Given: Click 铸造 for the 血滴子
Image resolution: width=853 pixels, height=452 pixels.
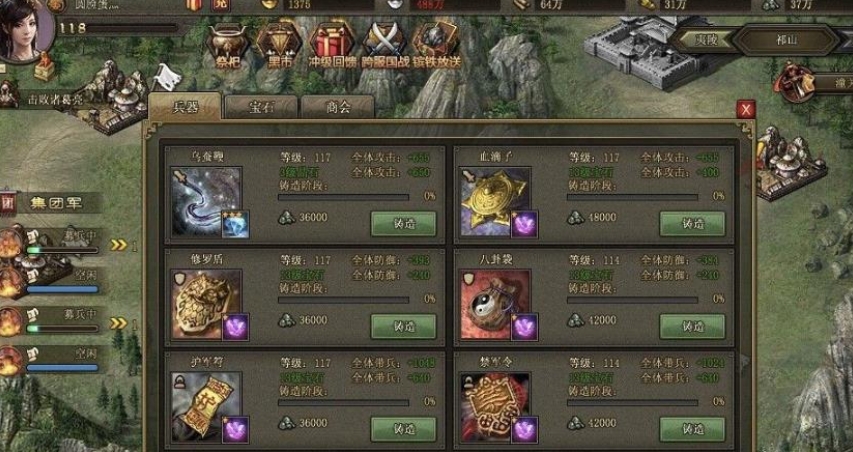Looking at the screenshot, I should [x=692, y=223].
